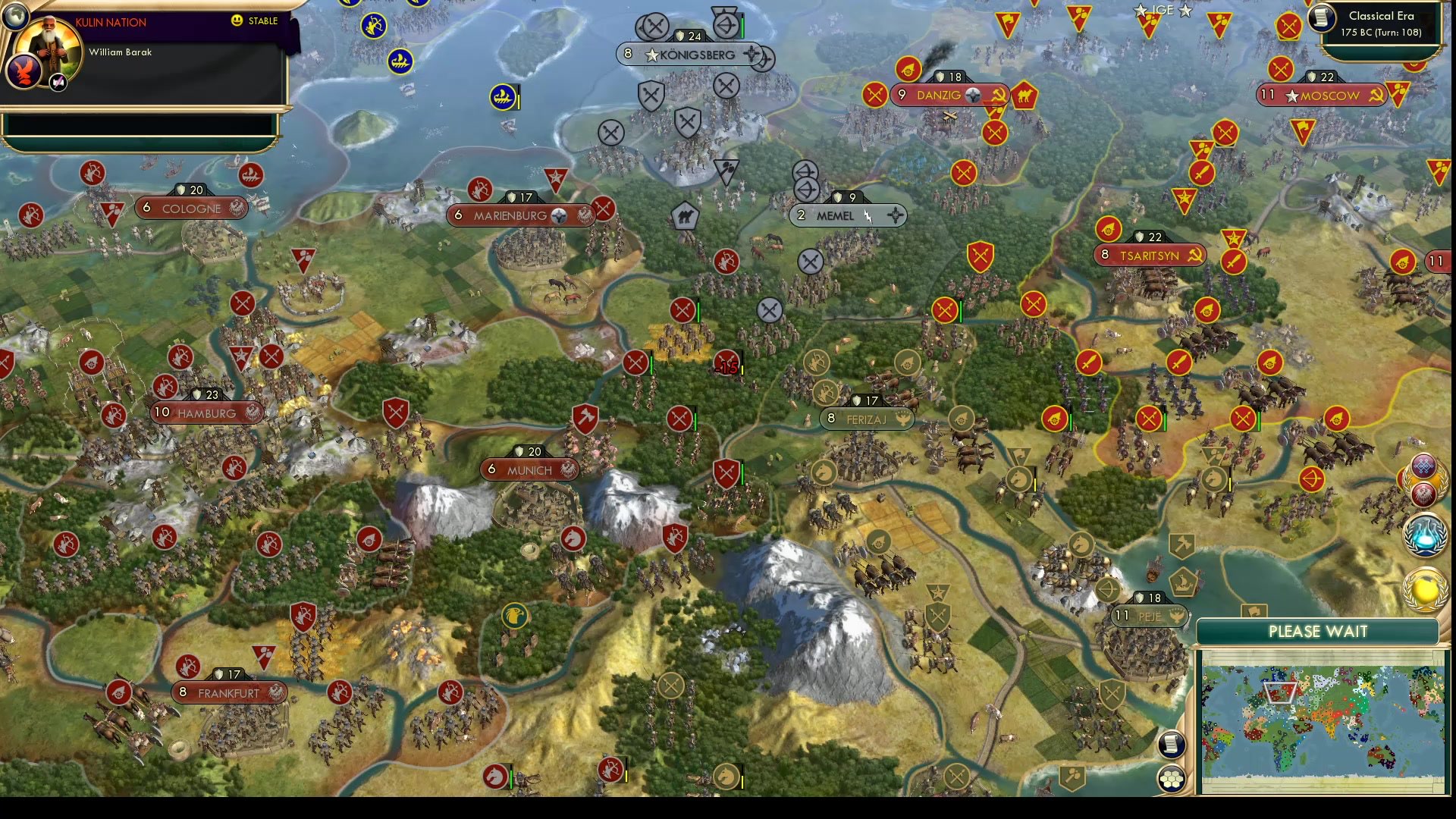The height and width of the screenshot is (819, 1456).
Task: View the yellow gold economy notification
Action: [x=1426, y=588]
